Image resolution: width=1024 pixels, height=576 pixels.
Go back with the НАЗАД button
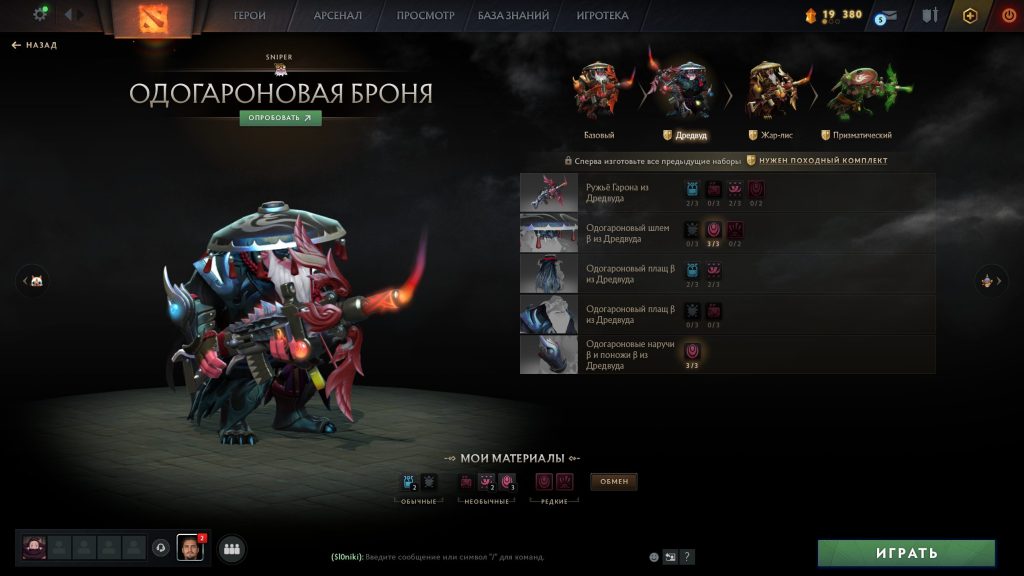(35, 45)
